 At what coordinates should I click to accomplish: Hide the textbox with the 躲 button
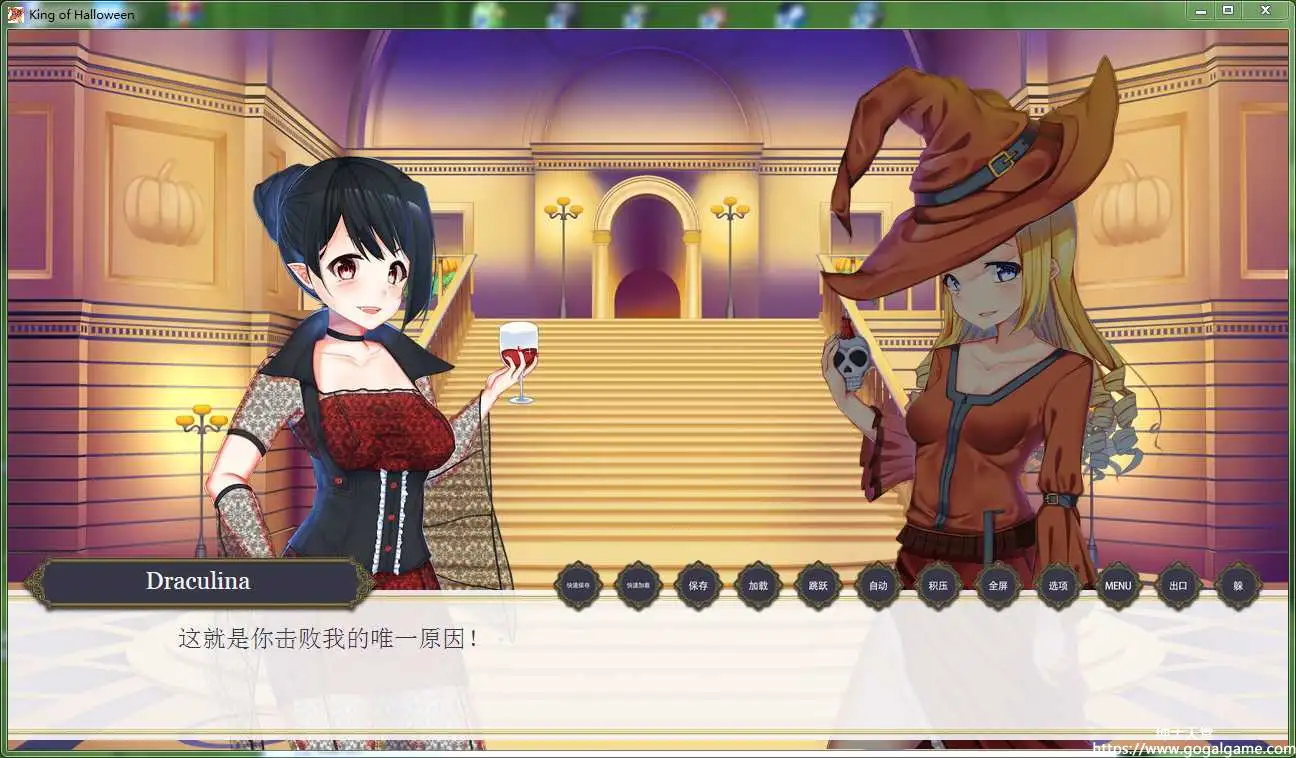(x=1237, y=588)
